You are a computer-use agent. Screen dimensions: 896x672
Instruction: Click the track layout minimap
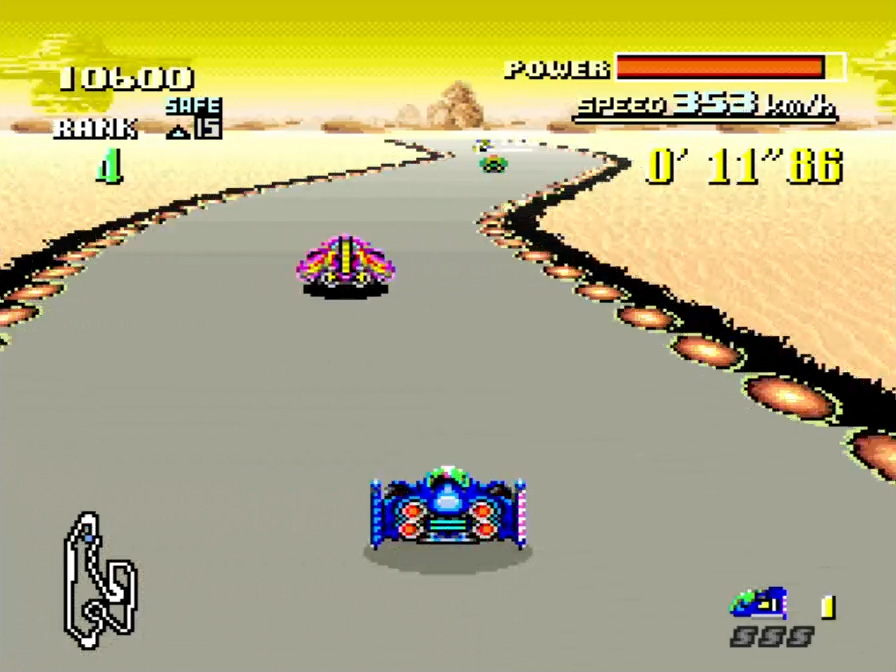click(x=100, y=580)
